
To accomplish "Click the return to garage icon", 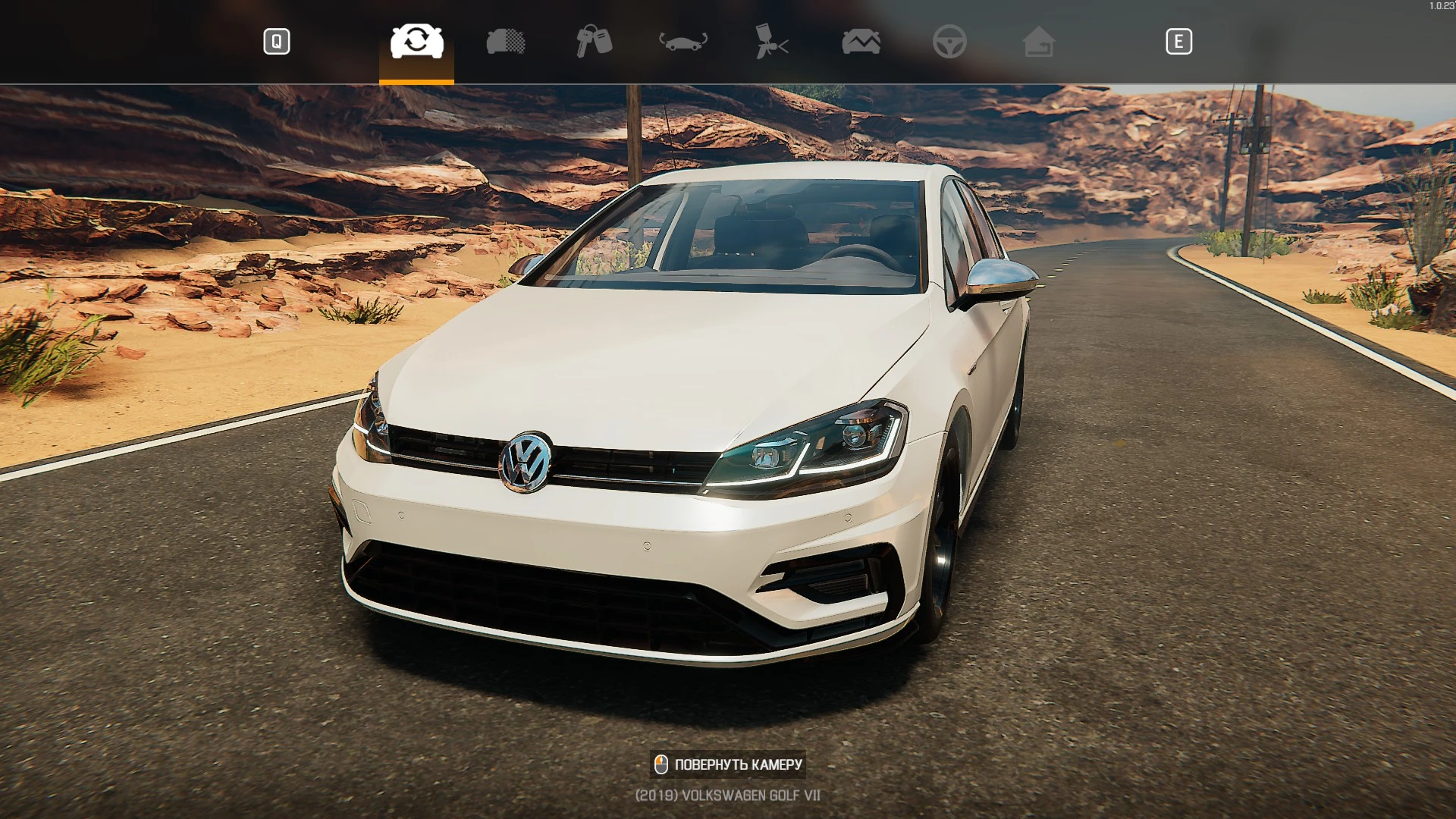I will [x=1040, y=42].
